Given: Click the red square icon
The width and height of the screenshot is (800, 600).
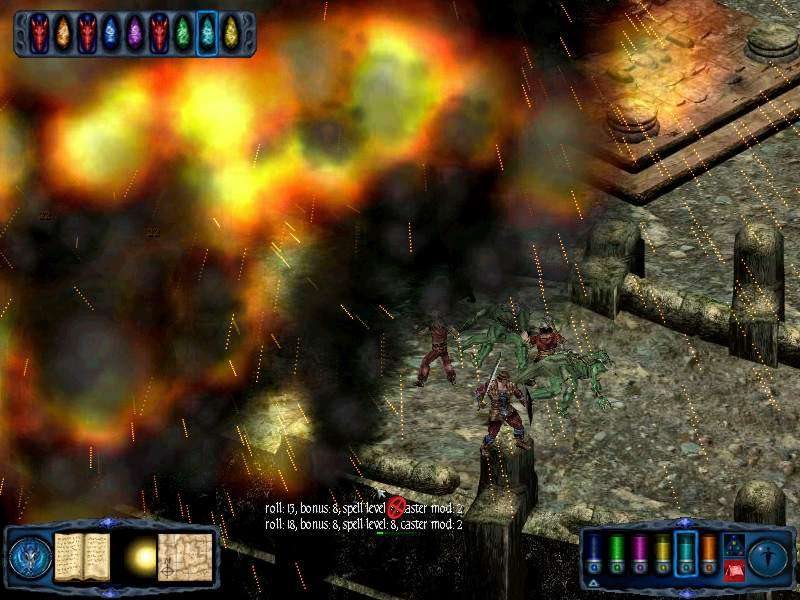Looking at the screenshot, I should (735, 571).
